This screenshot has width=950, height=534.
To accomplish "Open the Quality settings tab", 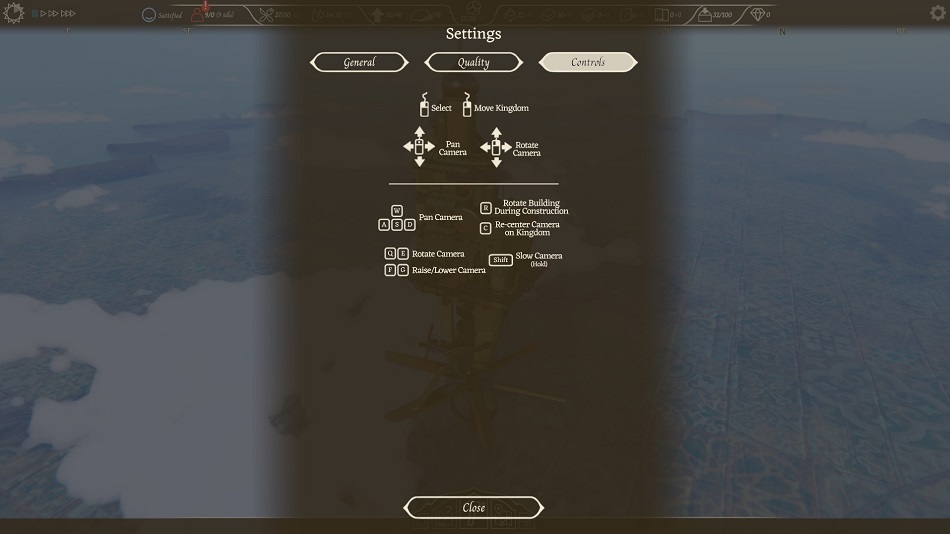I will tap(473, 62).
